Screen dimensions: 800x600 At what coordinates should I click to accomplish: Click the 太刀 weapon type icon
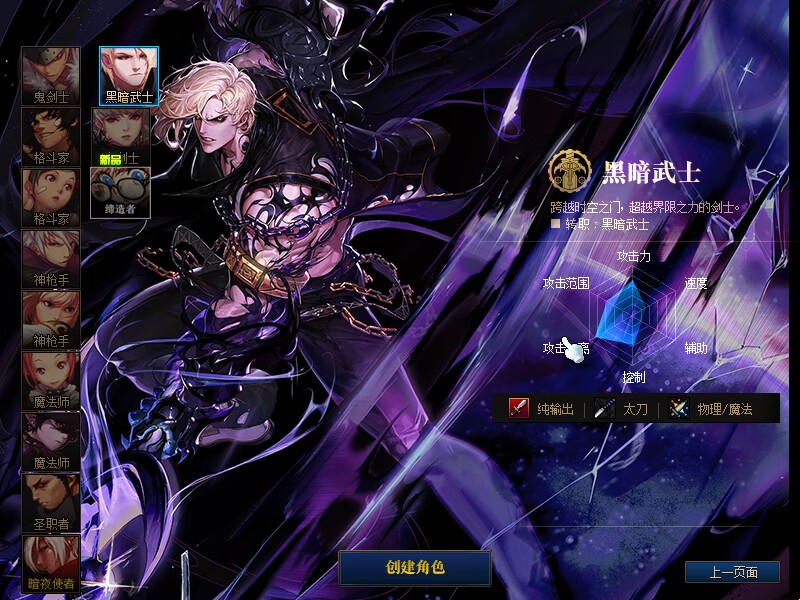click(x=605, y=408)
